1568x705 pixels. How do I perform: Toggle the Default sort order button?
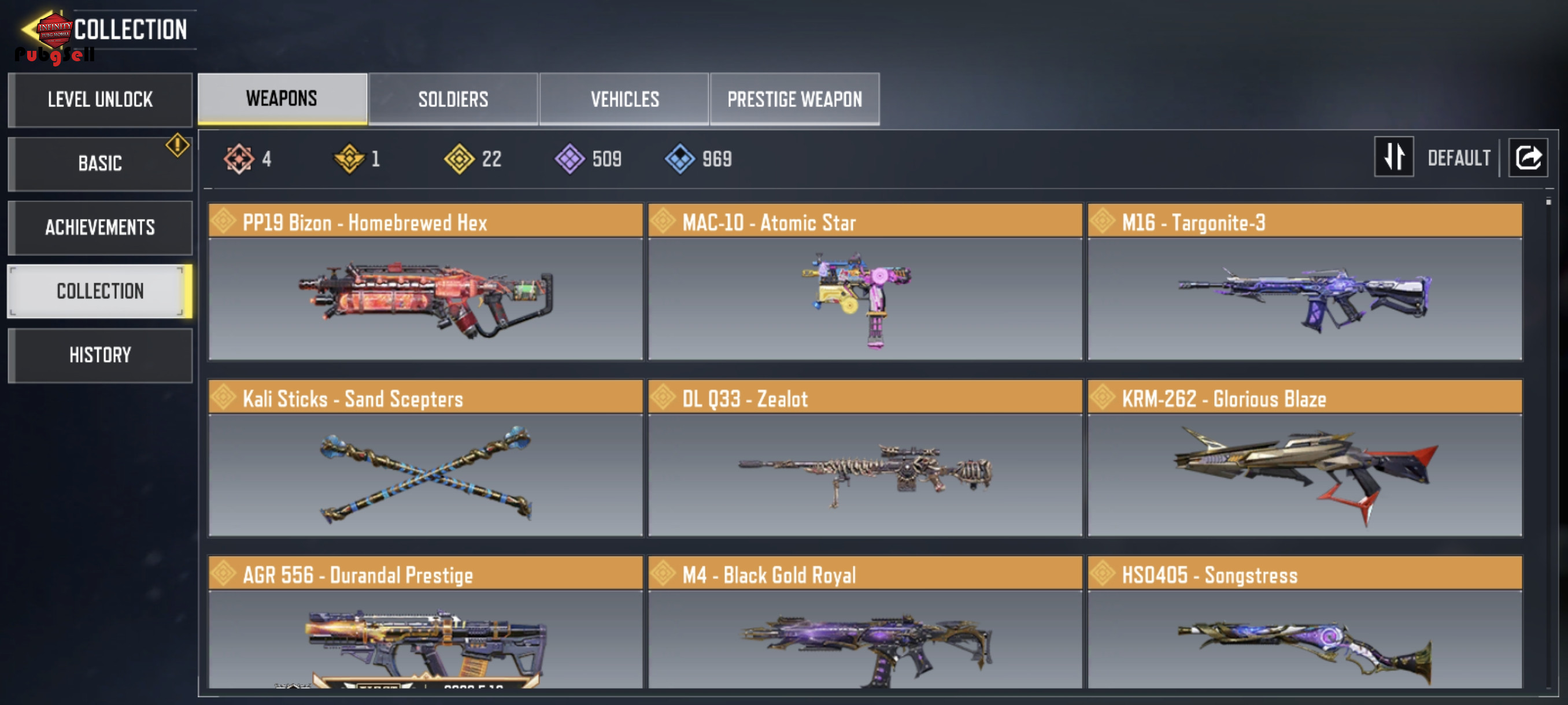click(1393, 157)
